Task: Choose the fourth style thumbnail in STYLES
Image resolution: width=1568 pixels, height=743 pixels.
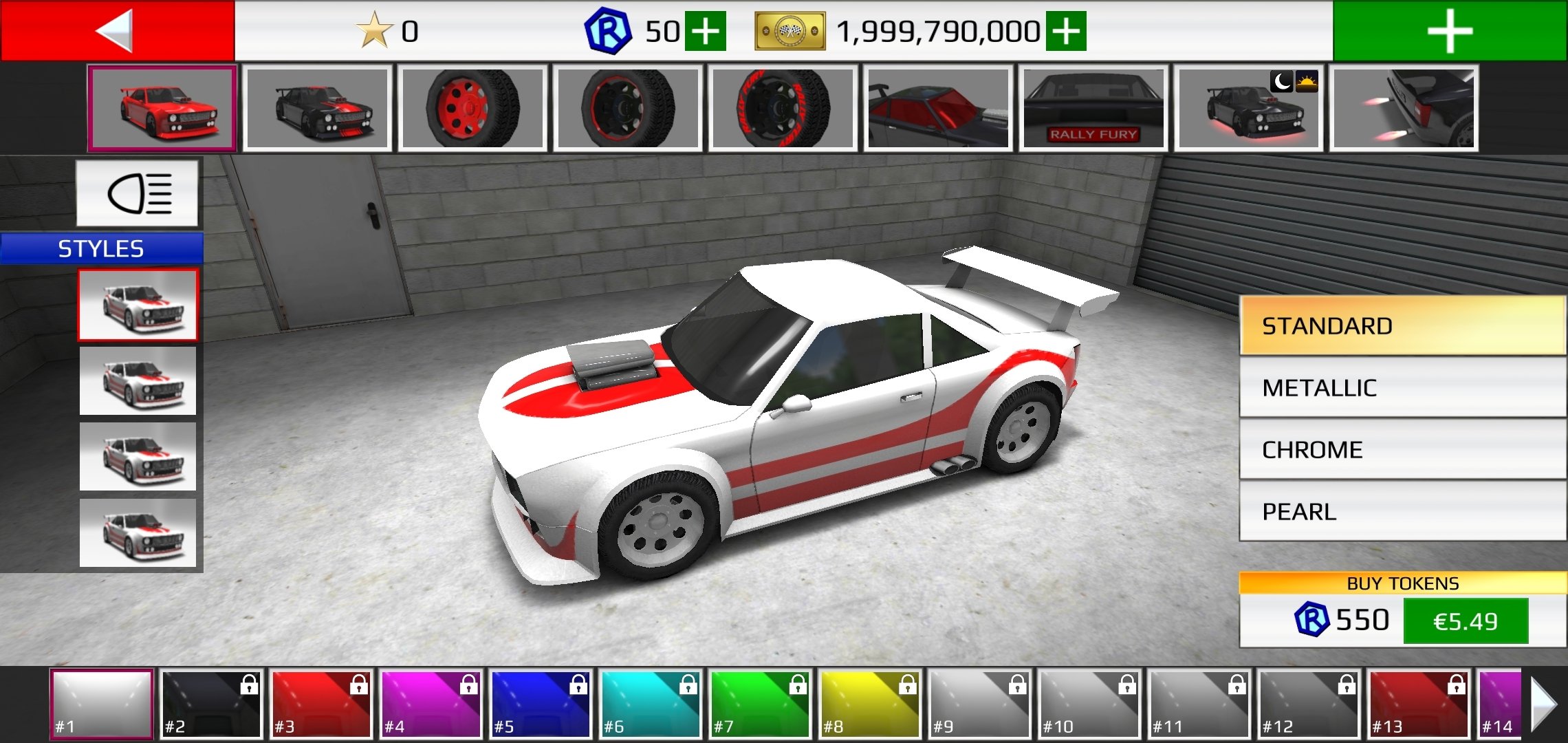Action: pos(138,532)
